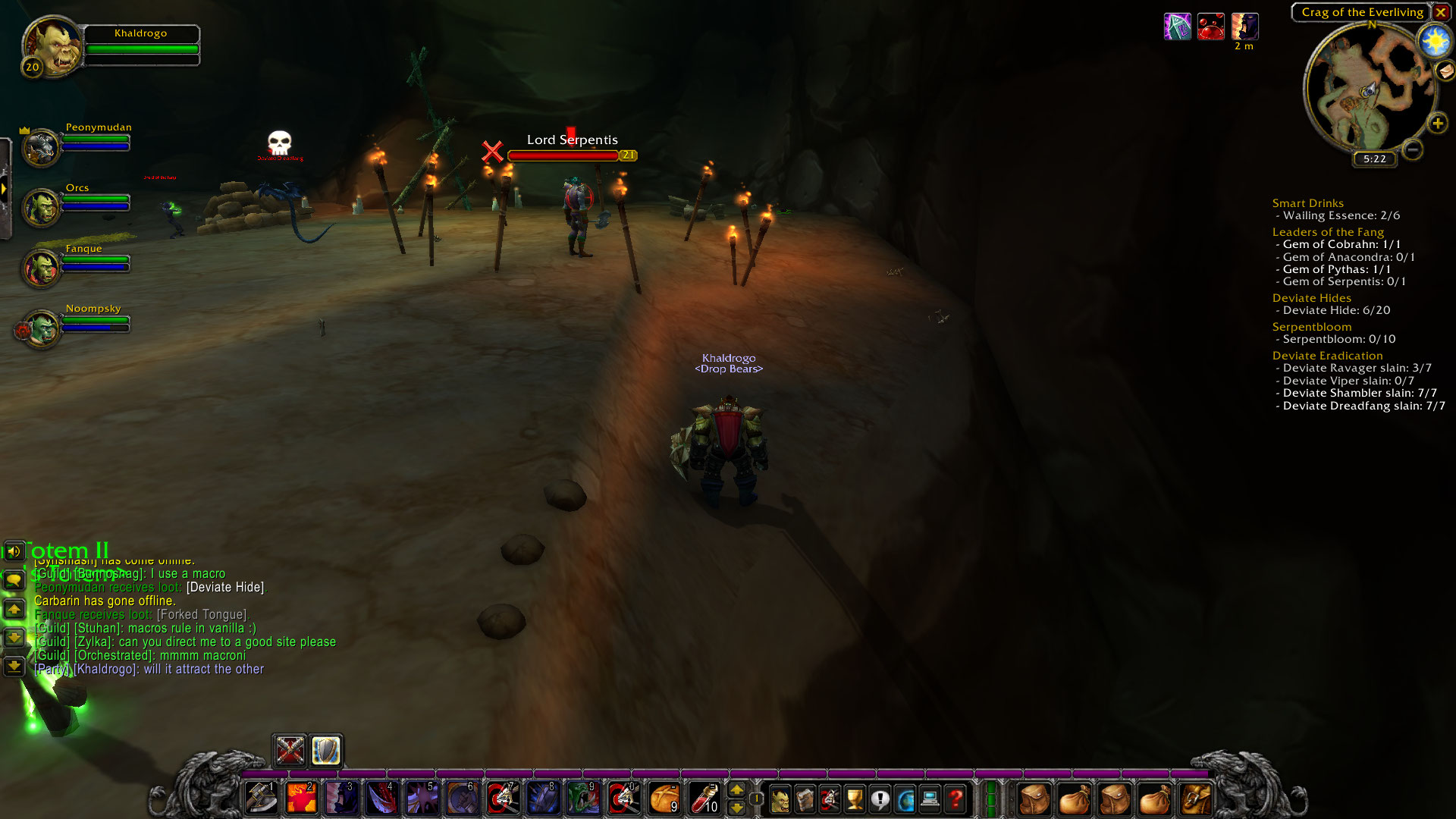Open the mail envelope notification by the minimap
This screenshot has width=1456, height=819.
pos(1445,71)
